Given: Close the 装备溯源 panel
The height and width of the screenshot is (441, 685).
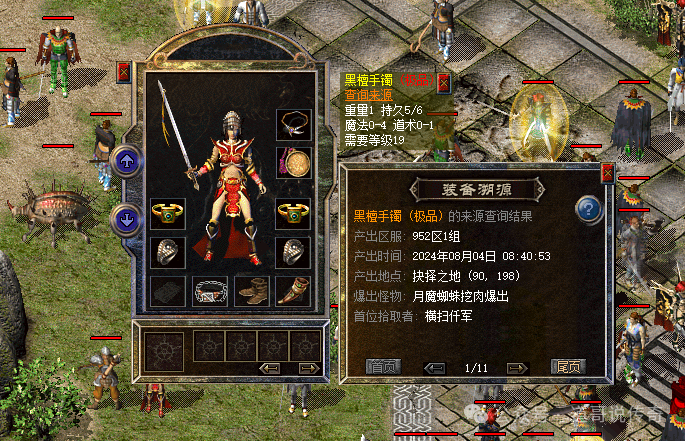Looking at the screenshot, I should tap(607, 172).
